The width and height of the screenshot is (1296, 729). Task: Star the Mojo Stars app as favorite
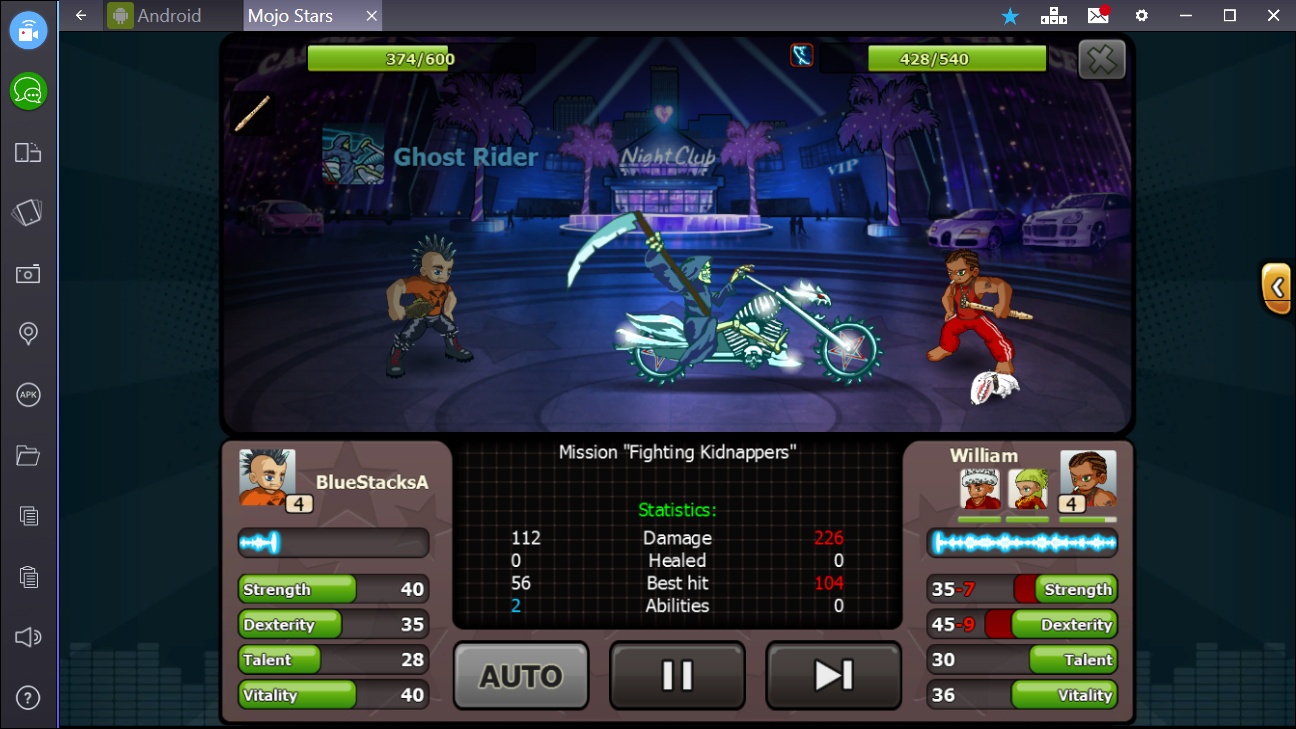pyautogui.click(x=1009, y=16)
